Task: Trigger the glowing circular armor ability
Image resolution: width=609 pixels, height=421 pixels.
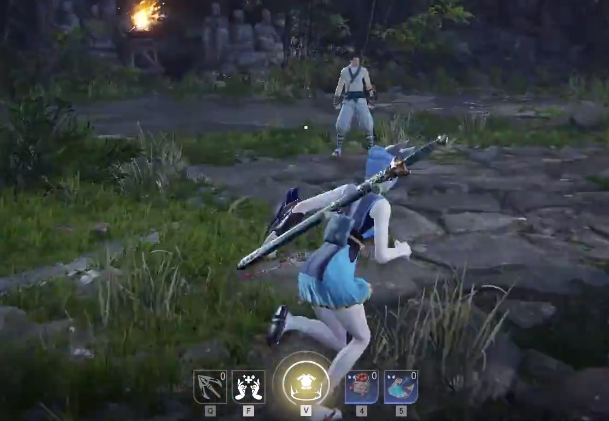Action: pos(305,384)
